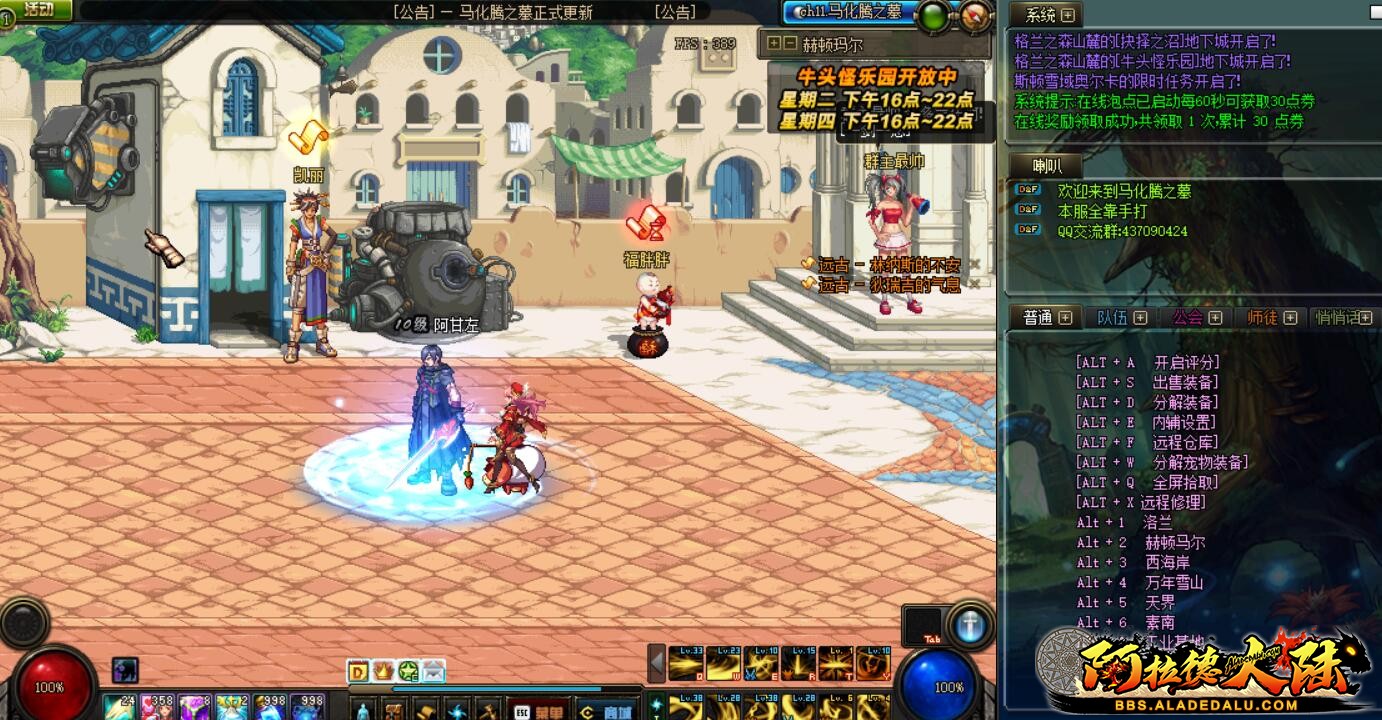This screenshot has height=720, width=1382.
Task: Click the mail envelope notification icon
Action: click(x=433, y=671)
